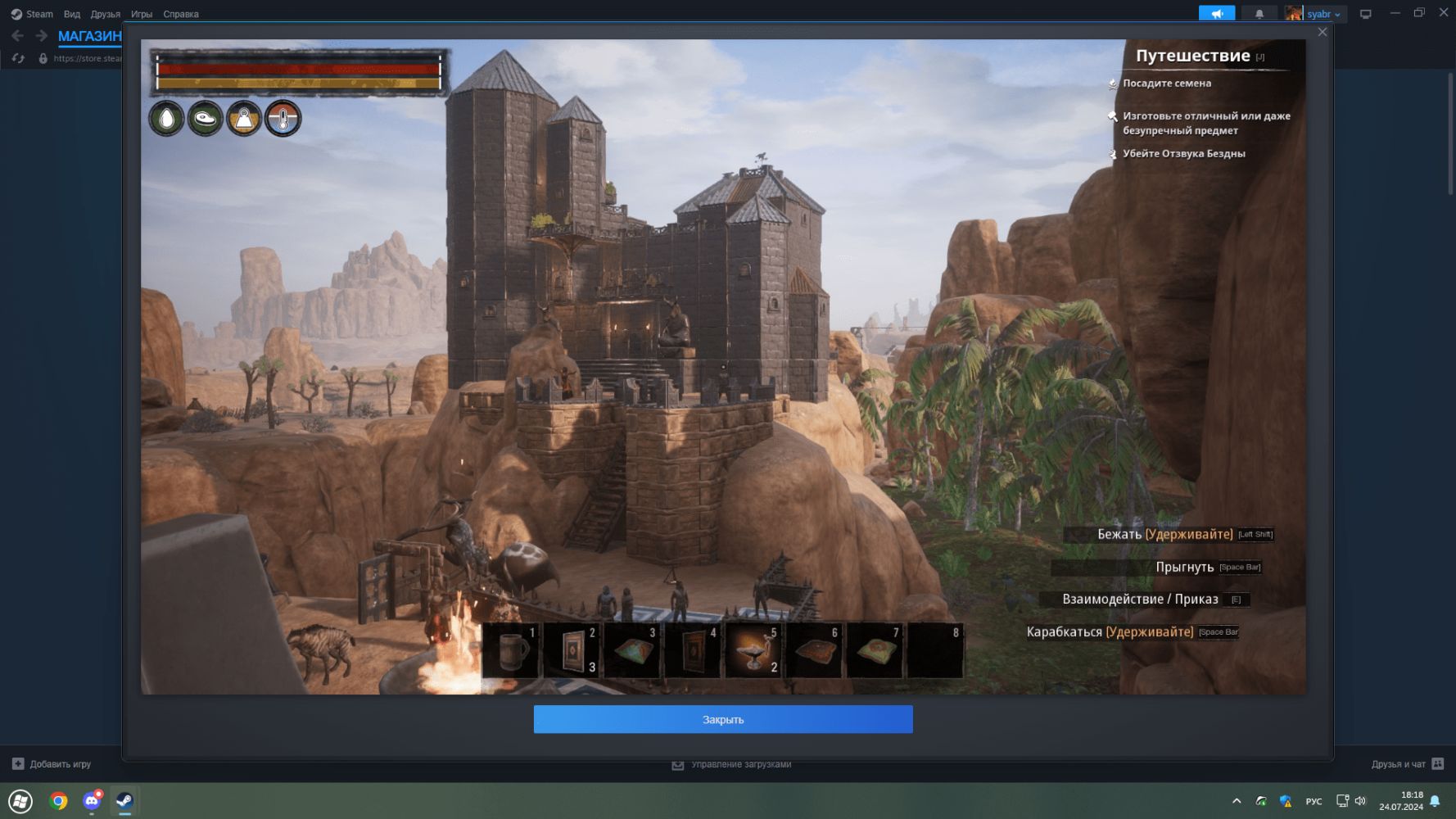Click the thermometer temperature icon
This screenshot has width=1456, height=819.
[283, 119]
